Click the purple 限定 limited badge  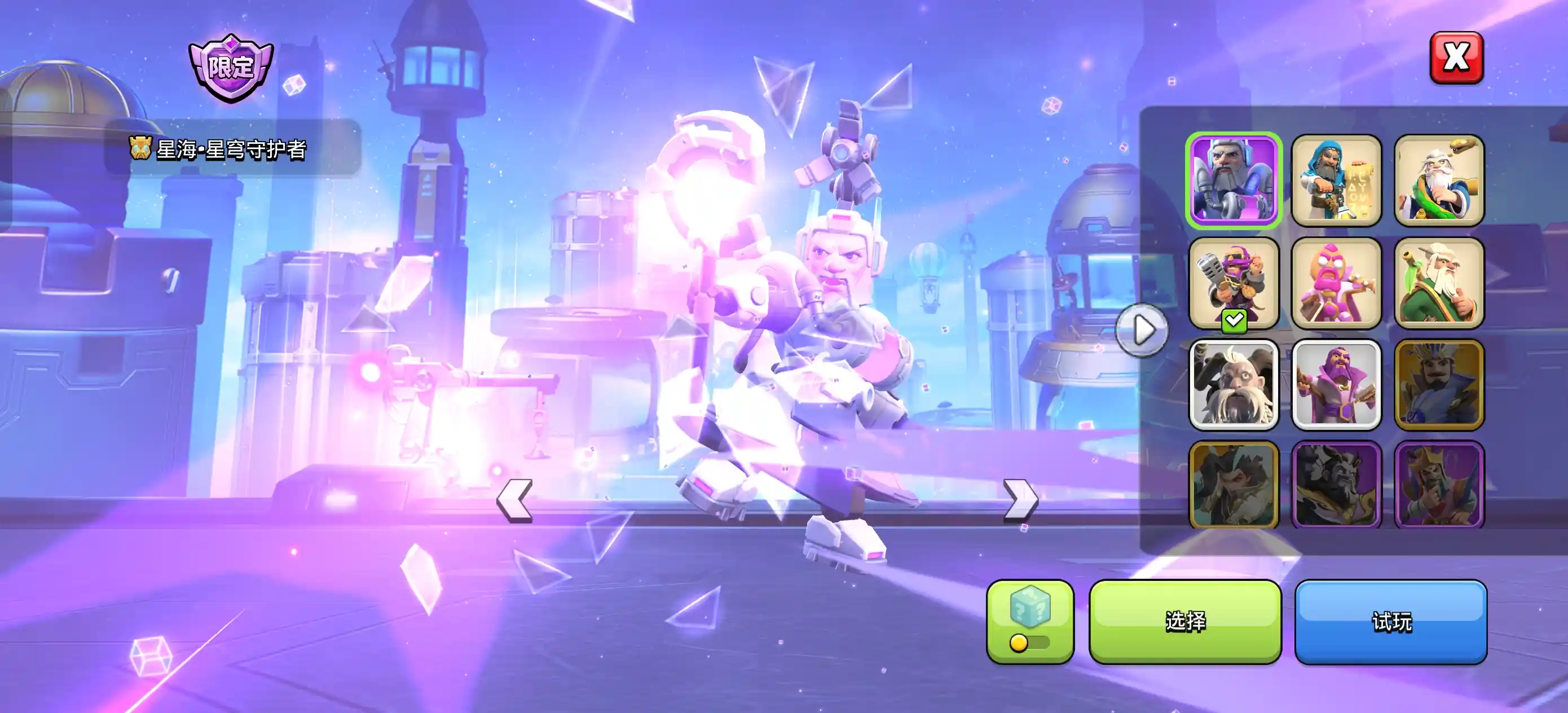click(231, 68)
